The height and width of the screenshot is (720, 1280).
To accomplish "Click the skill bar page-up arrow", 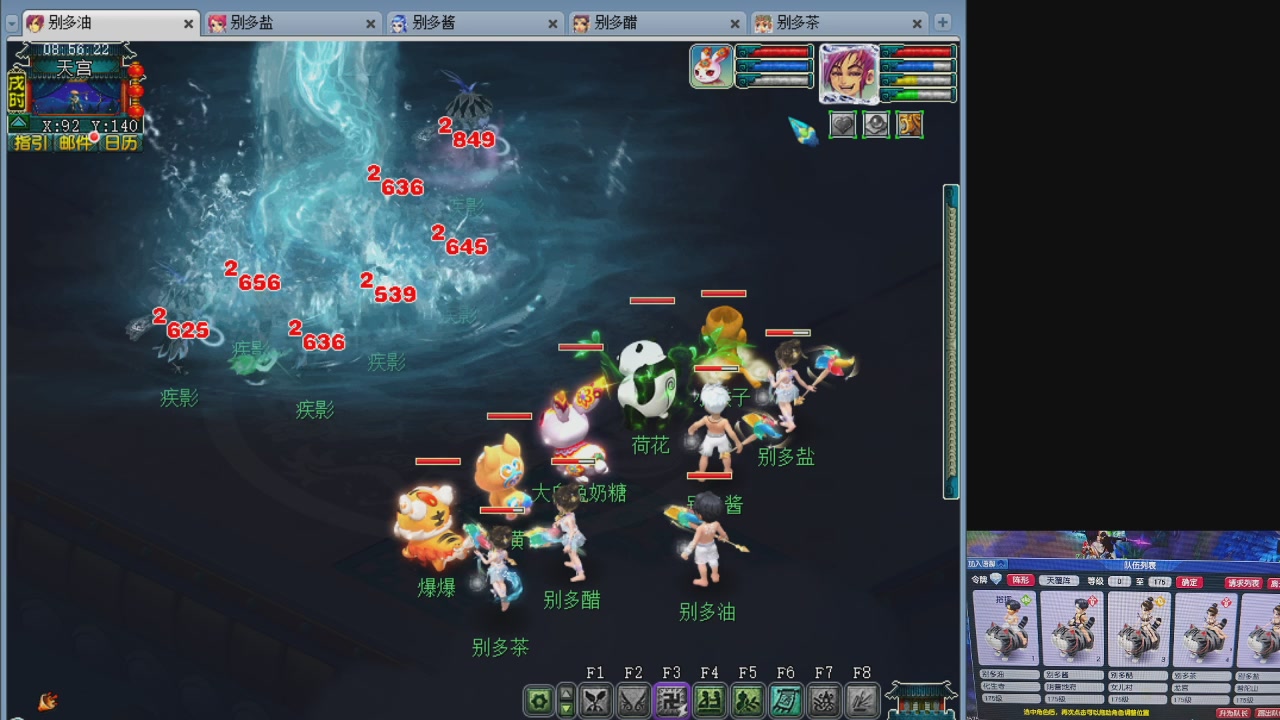I will 564,693.
